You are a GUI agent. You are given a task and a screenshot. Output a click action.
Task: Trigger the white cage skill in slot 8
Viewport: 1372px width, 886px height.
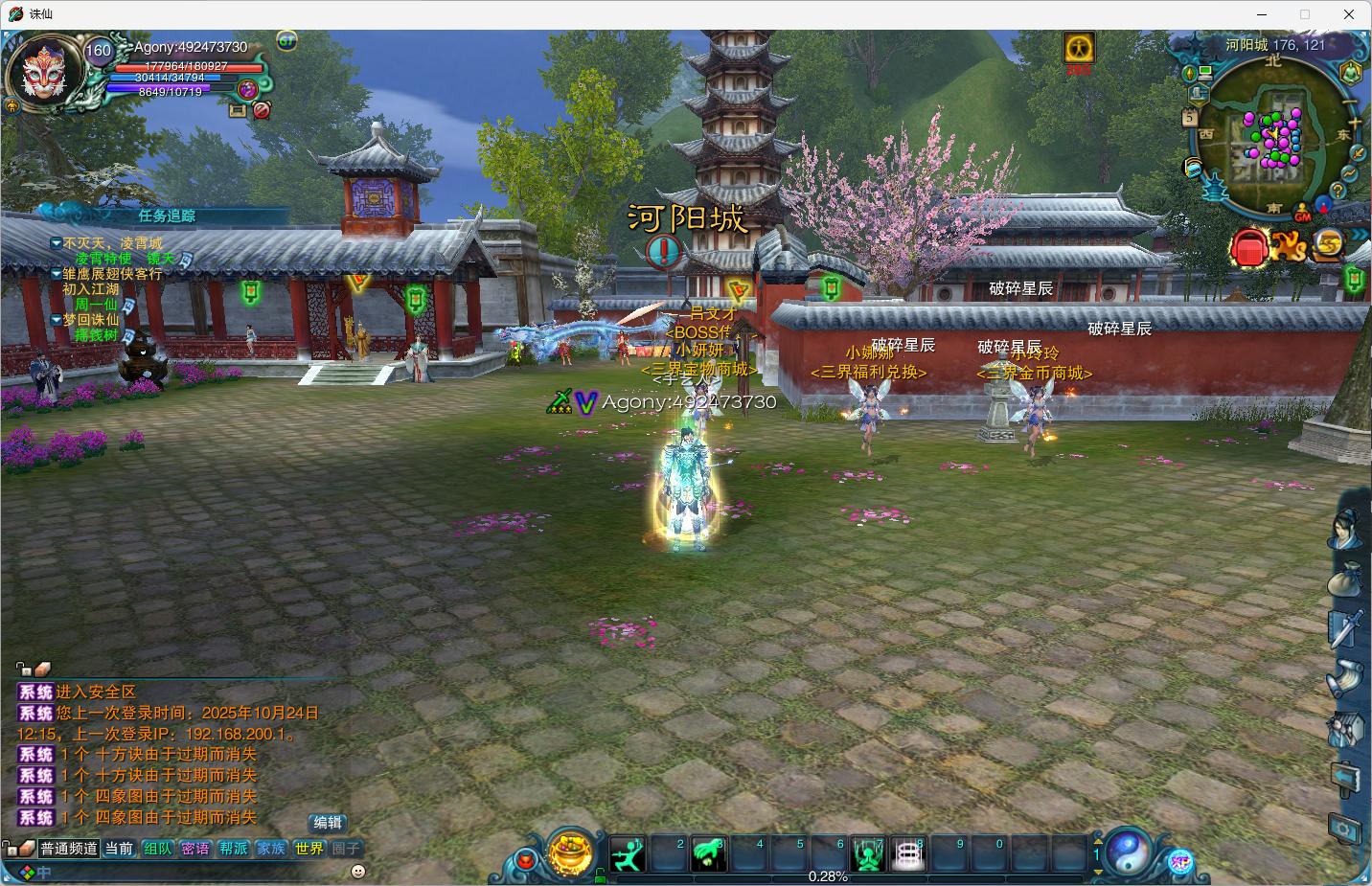(x=907, y=853)
